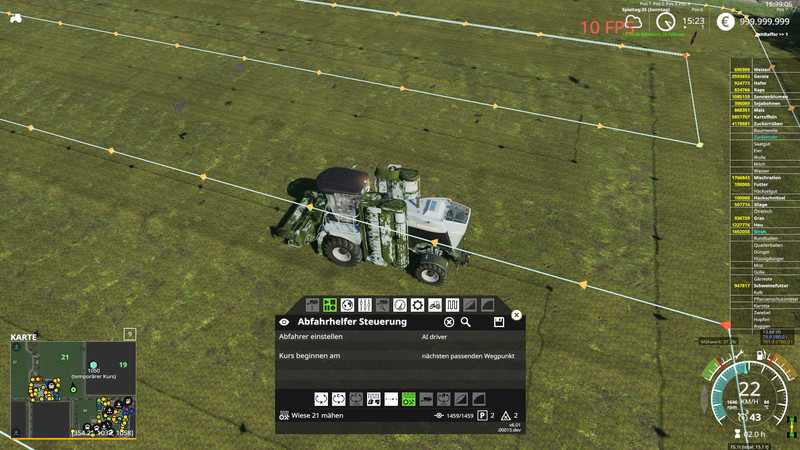Screen dimensions: 800x450
Task: Select the speedometer gauge tab
Action: coord(400,304)
